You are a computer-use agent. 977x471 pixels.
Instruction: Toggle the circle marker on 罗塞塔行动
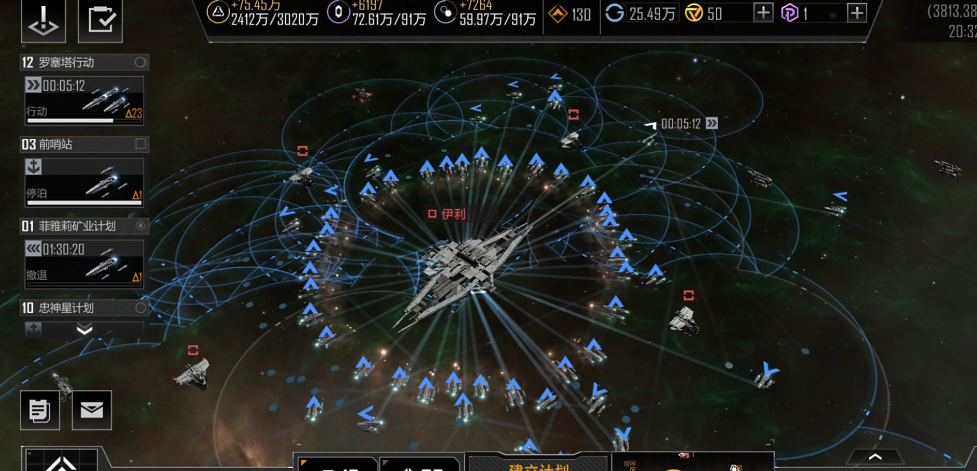[140, 62]
